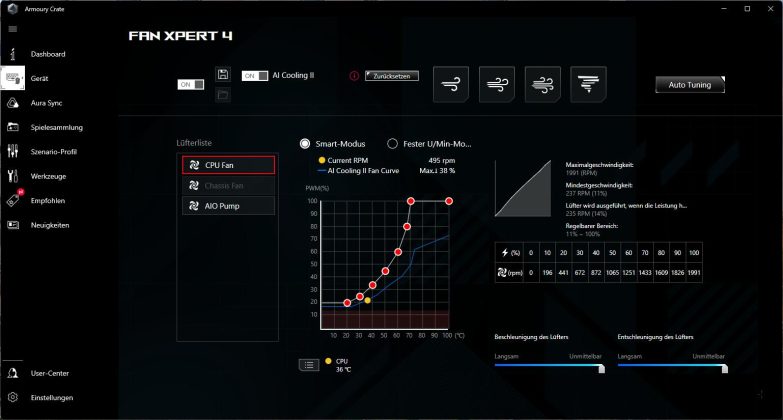Click the Zurücksetzen button
This screenshot has width=783, height=420.
click(x=391, y=75)
